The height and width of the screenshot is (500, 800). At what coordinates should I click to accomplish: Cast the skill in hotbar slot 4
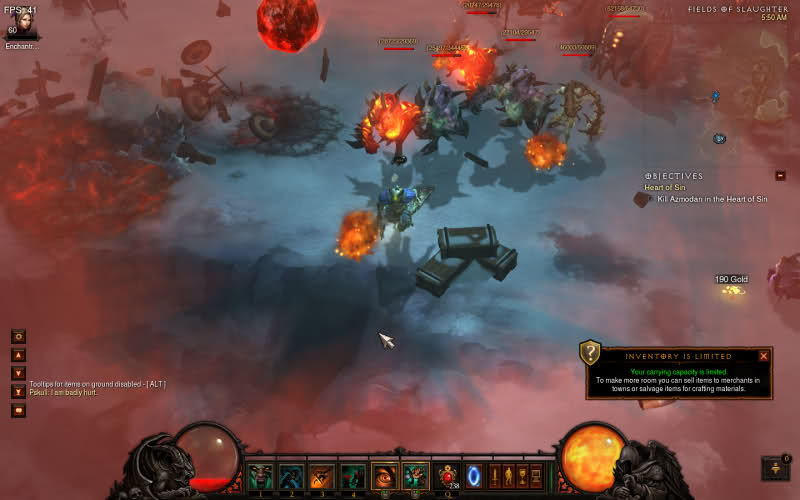pos(353,476)
